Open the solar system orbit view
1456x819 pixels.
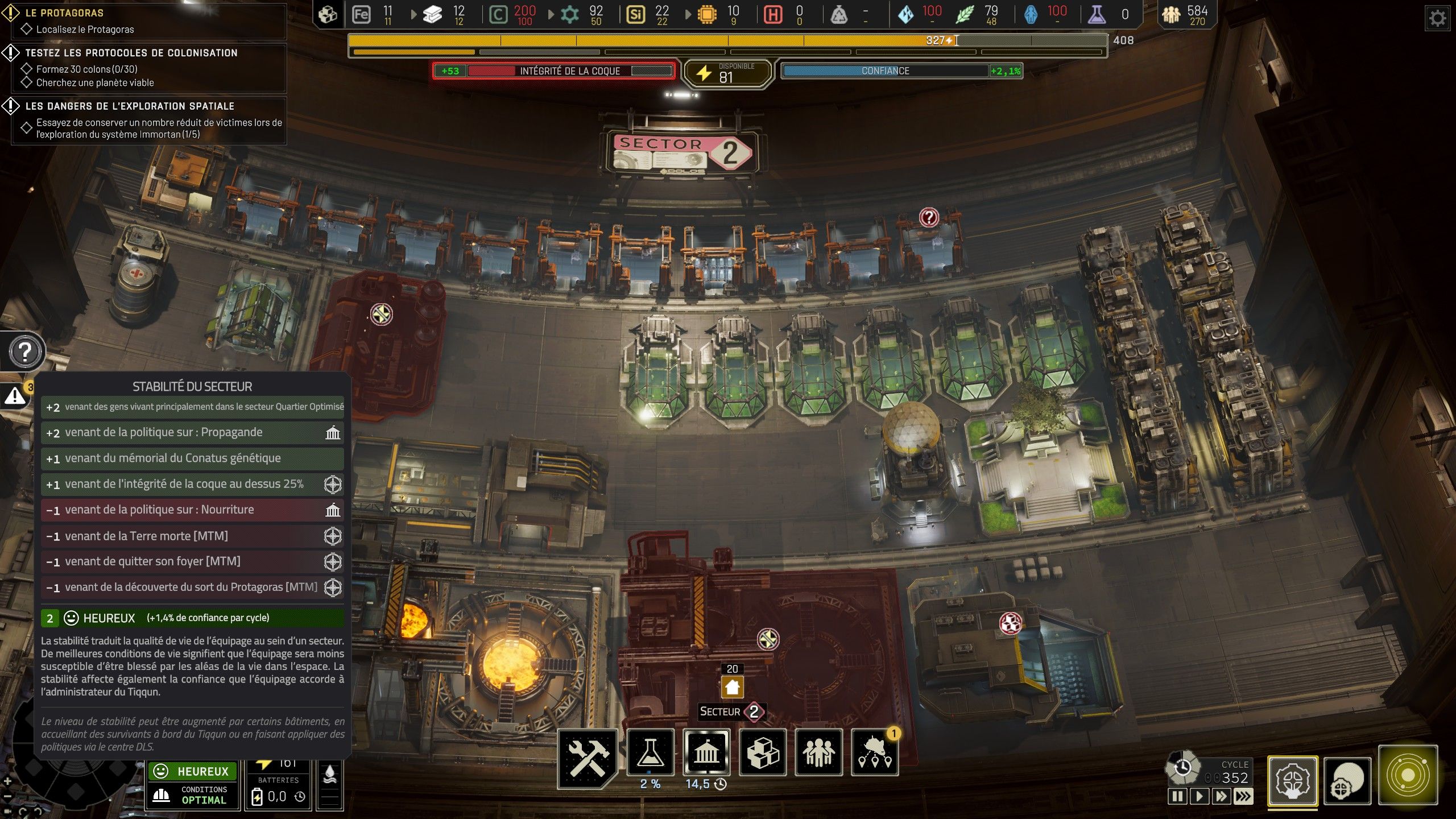[x=1407, y=775]
